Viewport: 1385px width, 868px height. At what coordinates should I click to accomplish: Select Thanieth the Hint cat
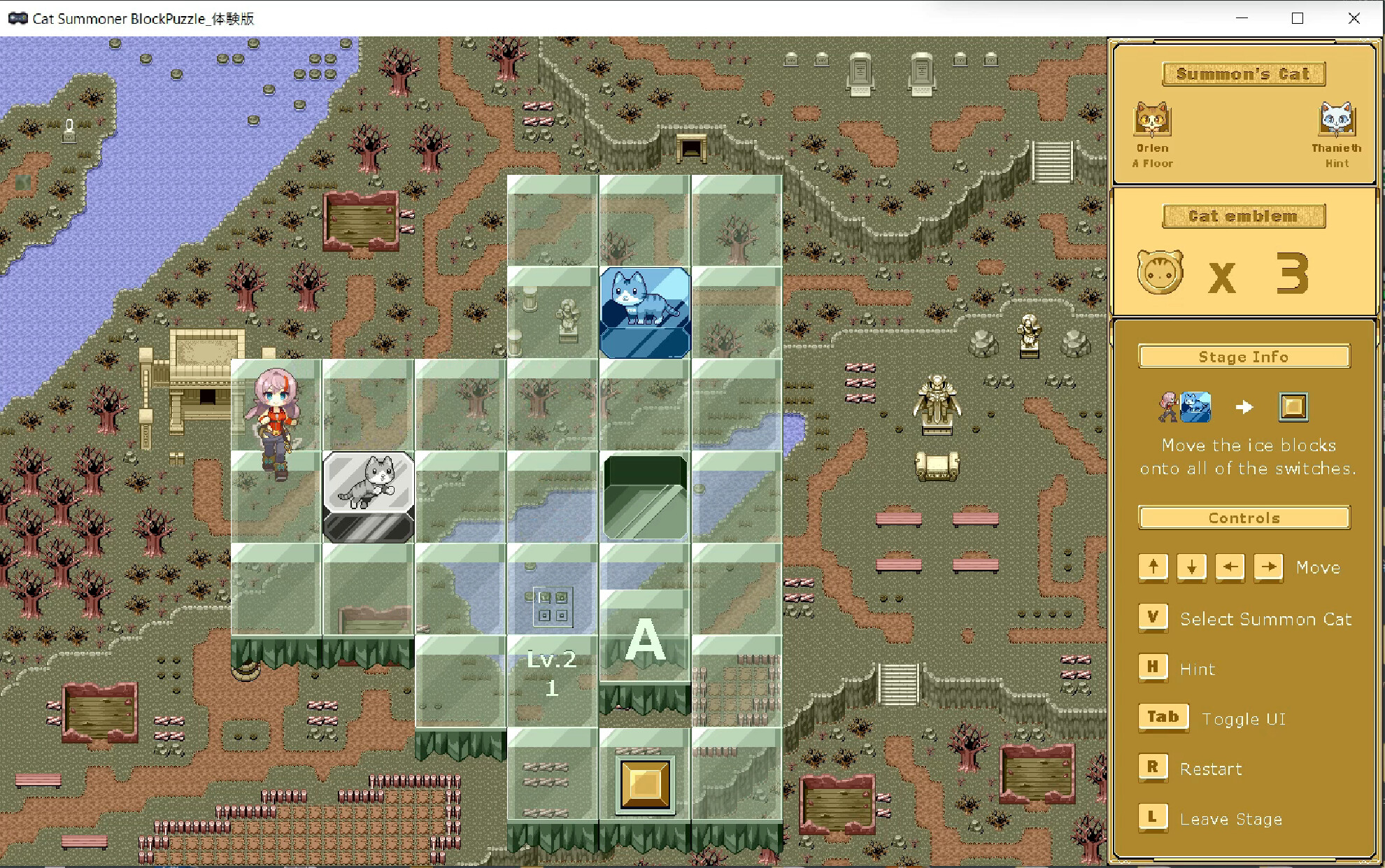pyautogui.click(x=1336, y=120)
